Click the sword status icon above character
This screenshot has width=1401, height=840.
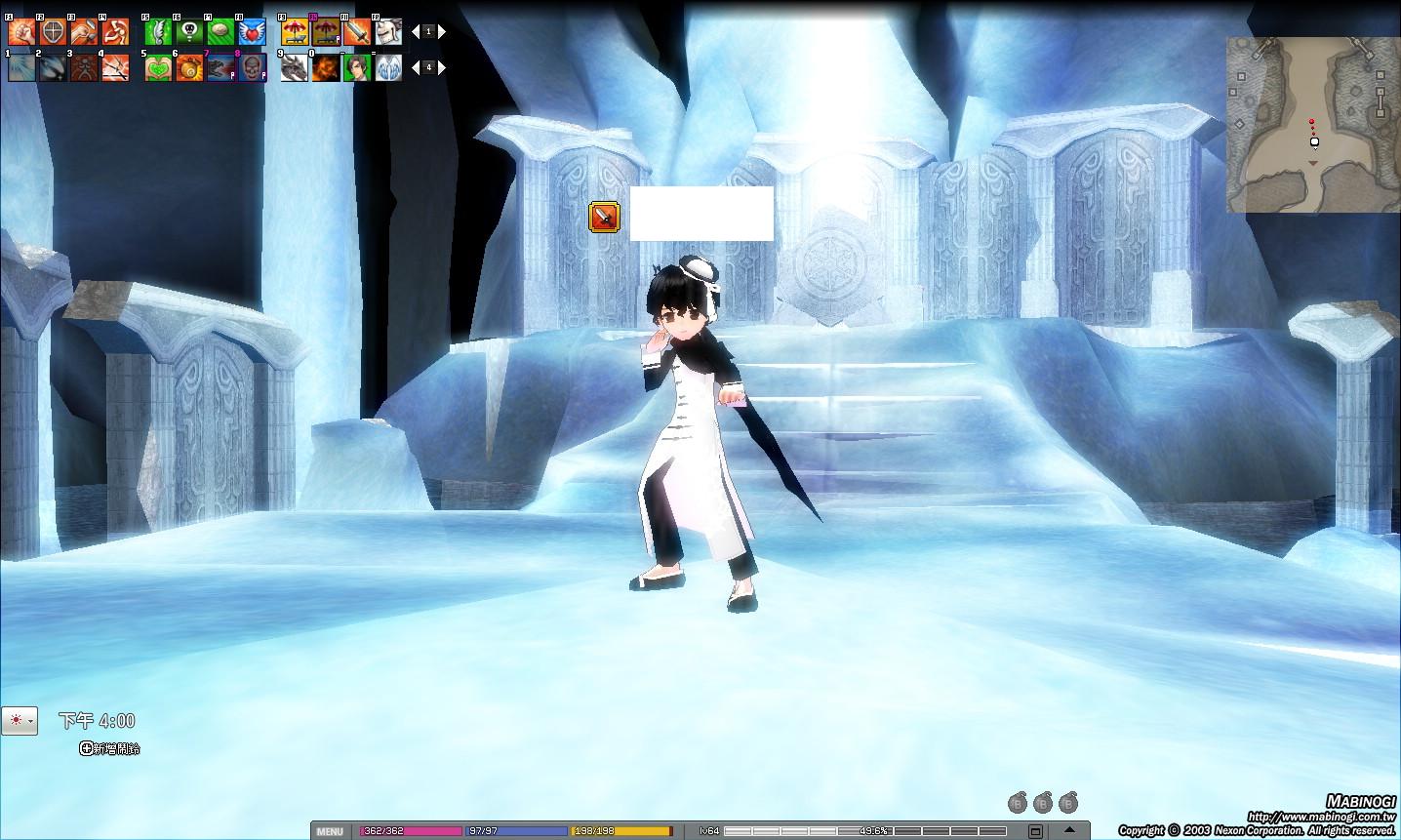(x=604, y=217)
